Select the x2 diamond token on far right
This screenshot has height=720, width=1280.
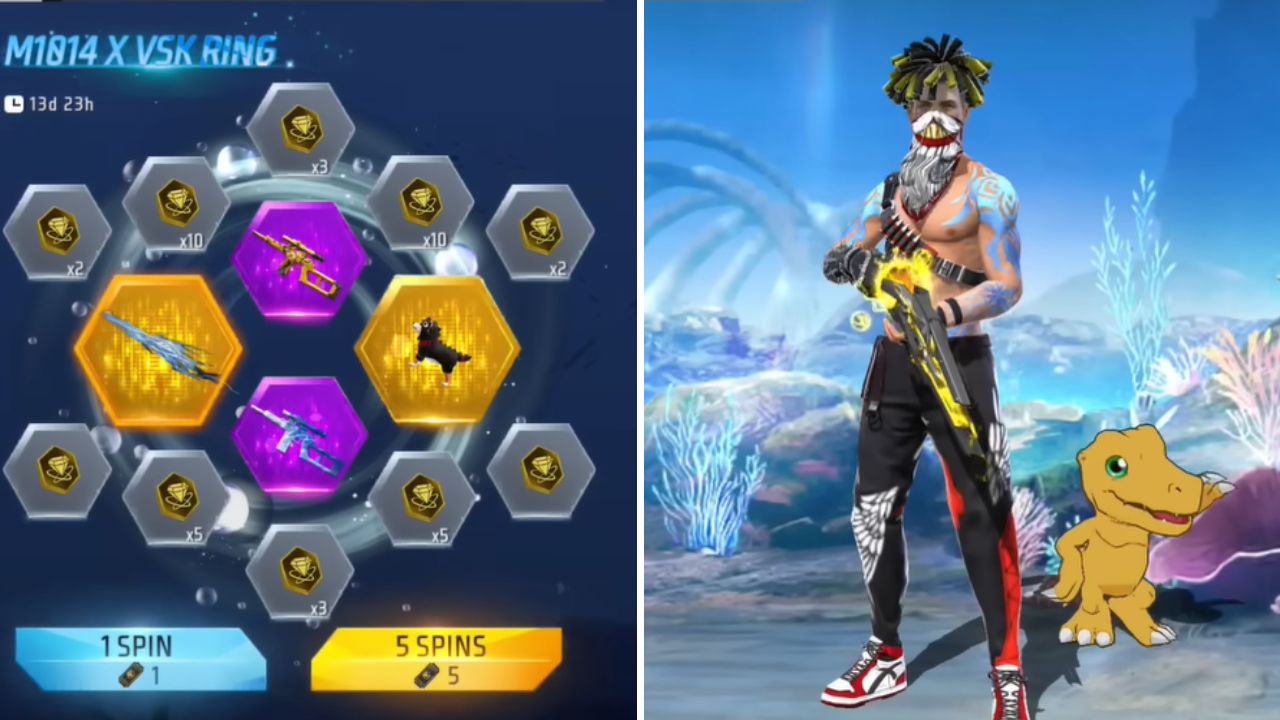545,235
